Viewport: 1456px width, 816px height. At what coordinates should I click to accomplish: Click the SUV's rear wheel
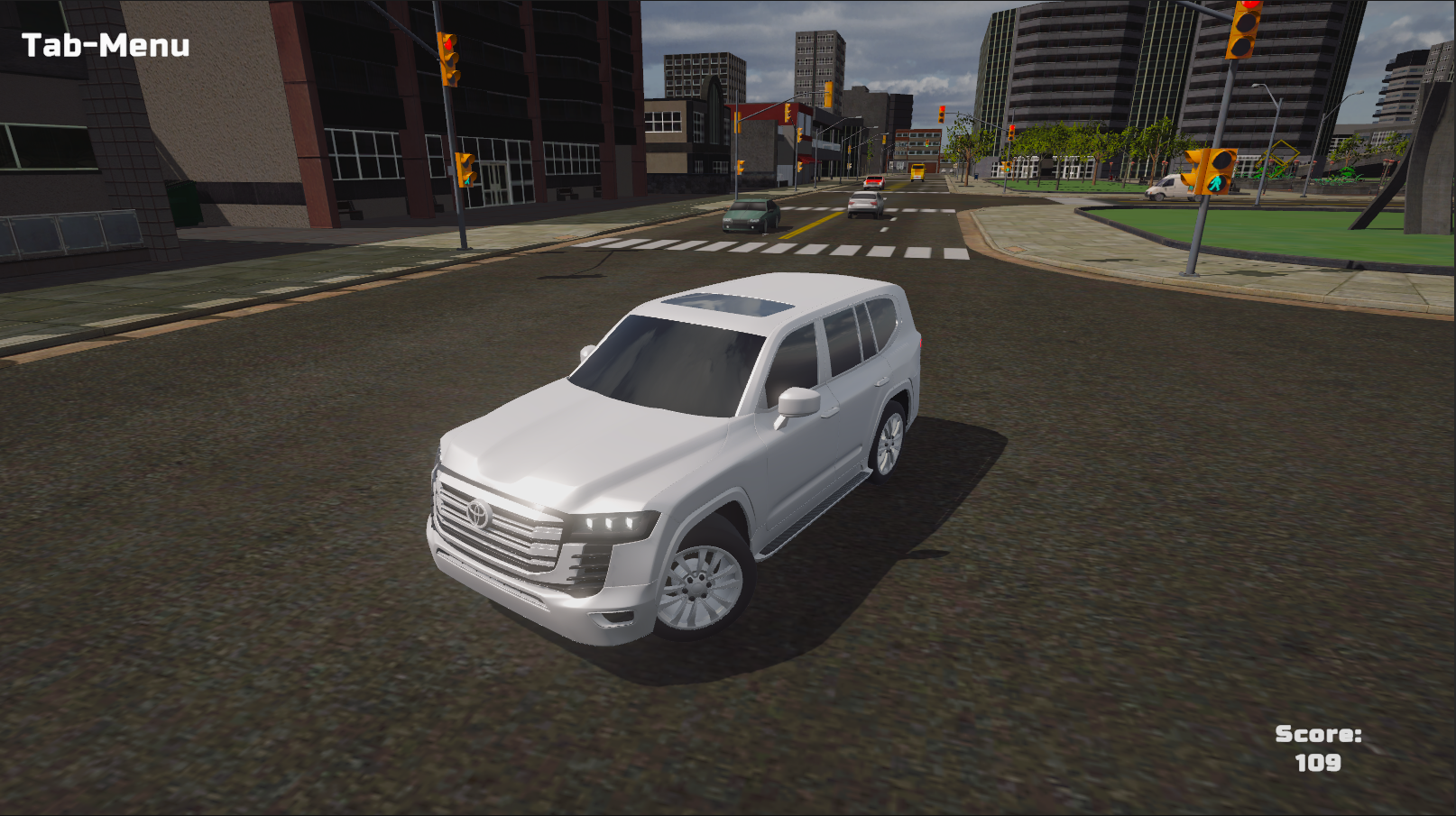(888, 445)
